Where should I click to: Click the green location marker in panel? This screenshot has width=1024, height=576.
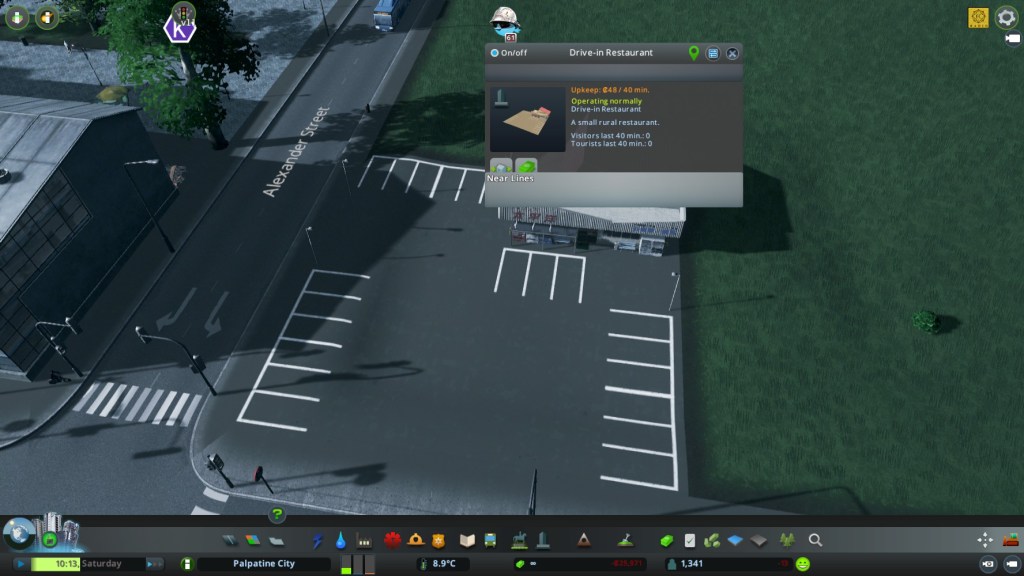[694, 53]
